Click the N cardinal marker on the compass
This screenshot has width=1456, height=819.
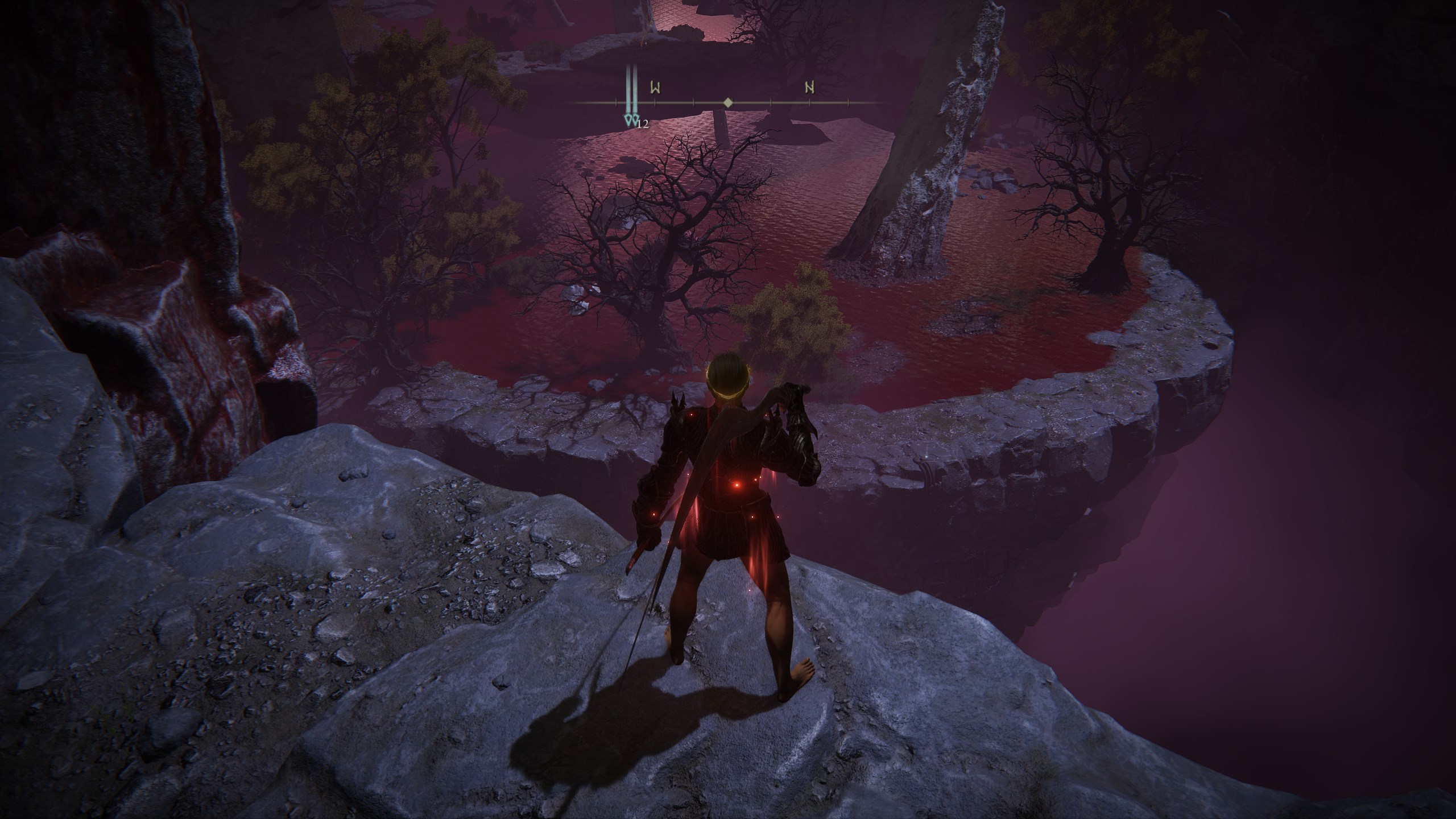(809, 88)
